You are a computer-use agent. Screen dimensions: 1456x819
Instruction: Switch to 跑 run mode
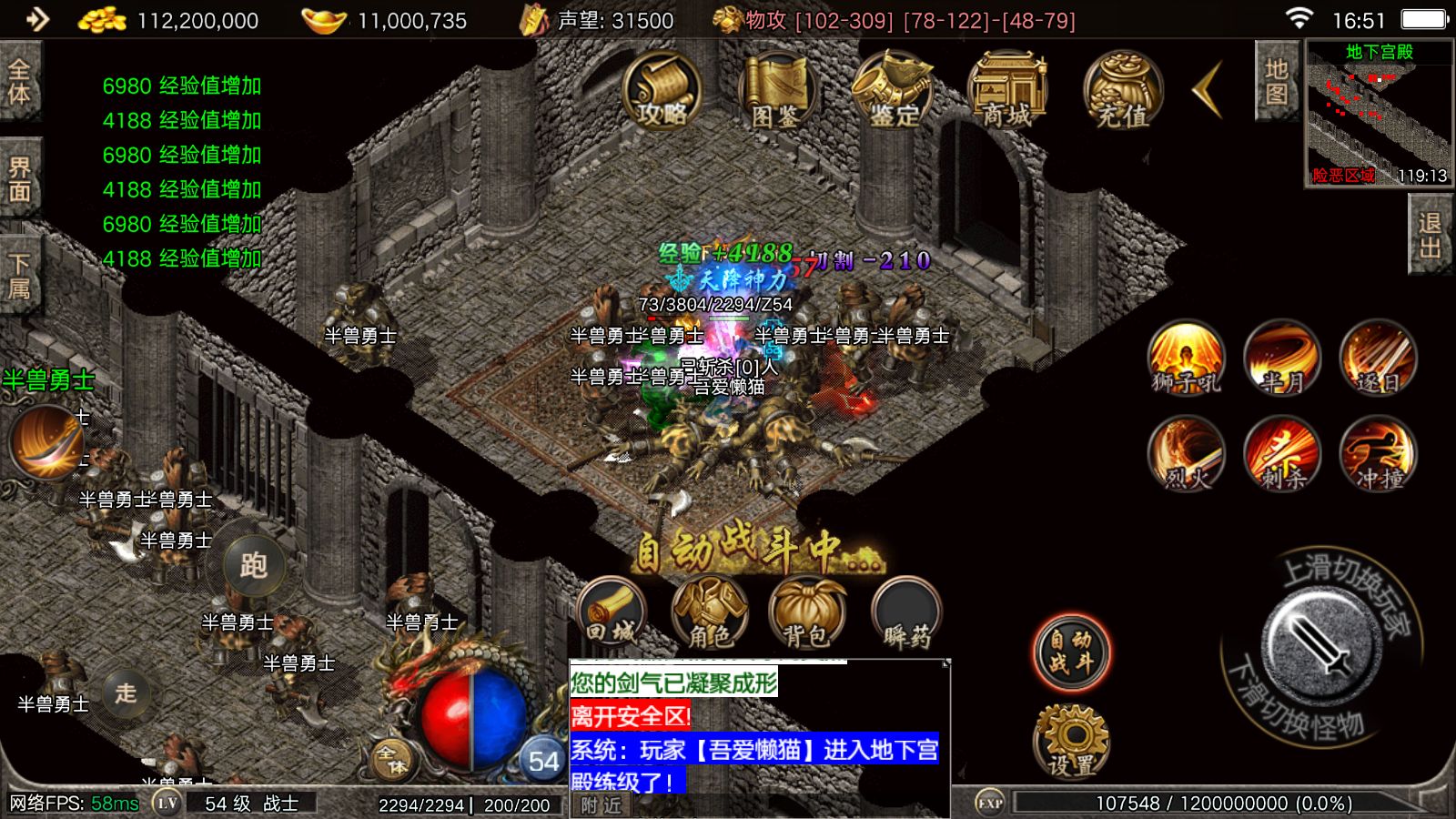point(254,566)
